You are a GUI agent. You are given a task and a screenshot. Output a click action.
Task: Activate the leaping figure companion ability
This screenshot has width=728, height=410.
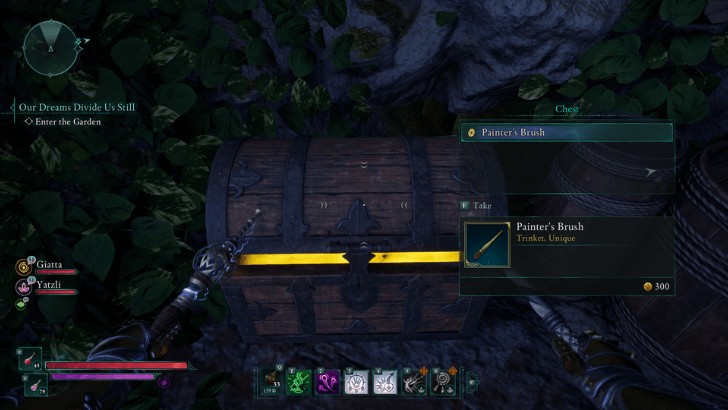point(414,381)
